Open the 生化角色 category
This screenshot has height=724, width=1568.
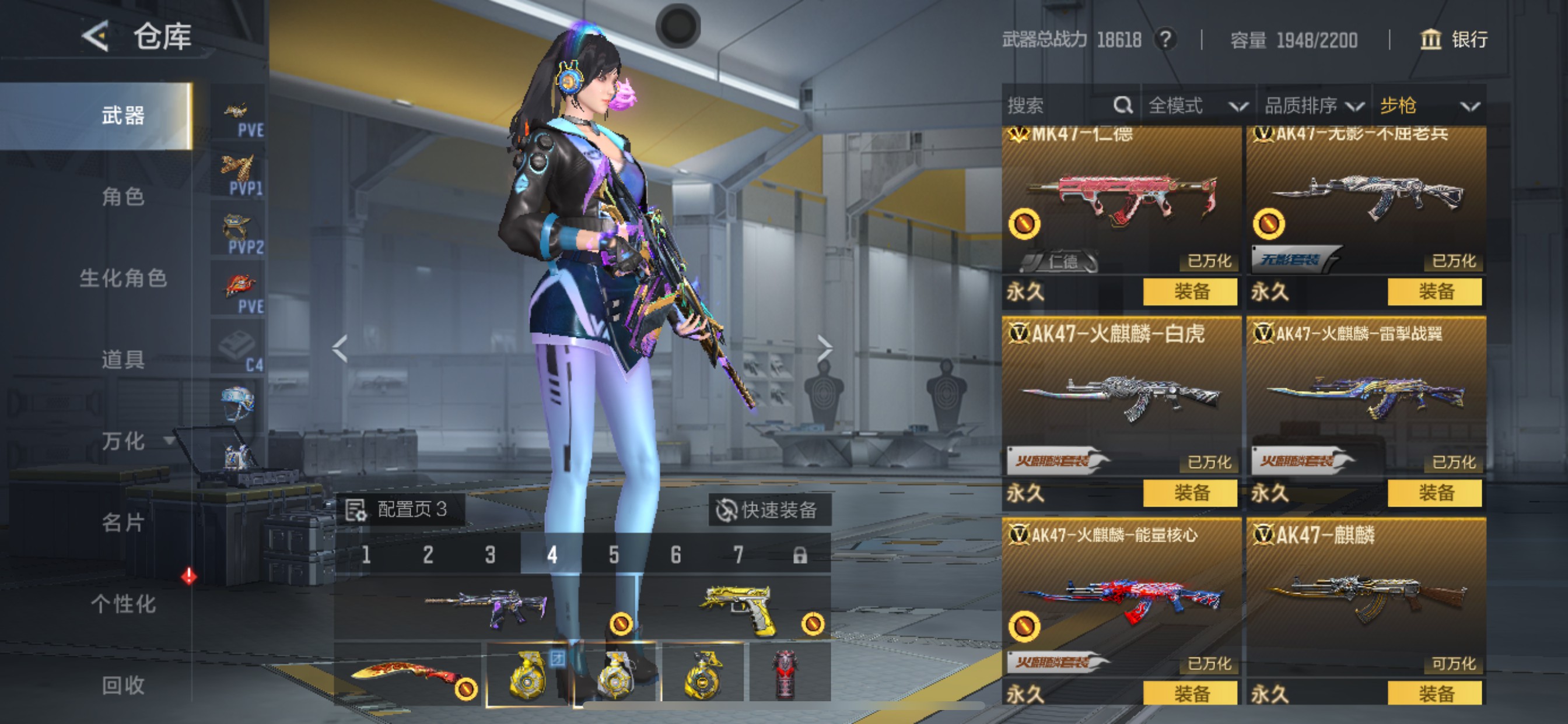pos(123,278)
